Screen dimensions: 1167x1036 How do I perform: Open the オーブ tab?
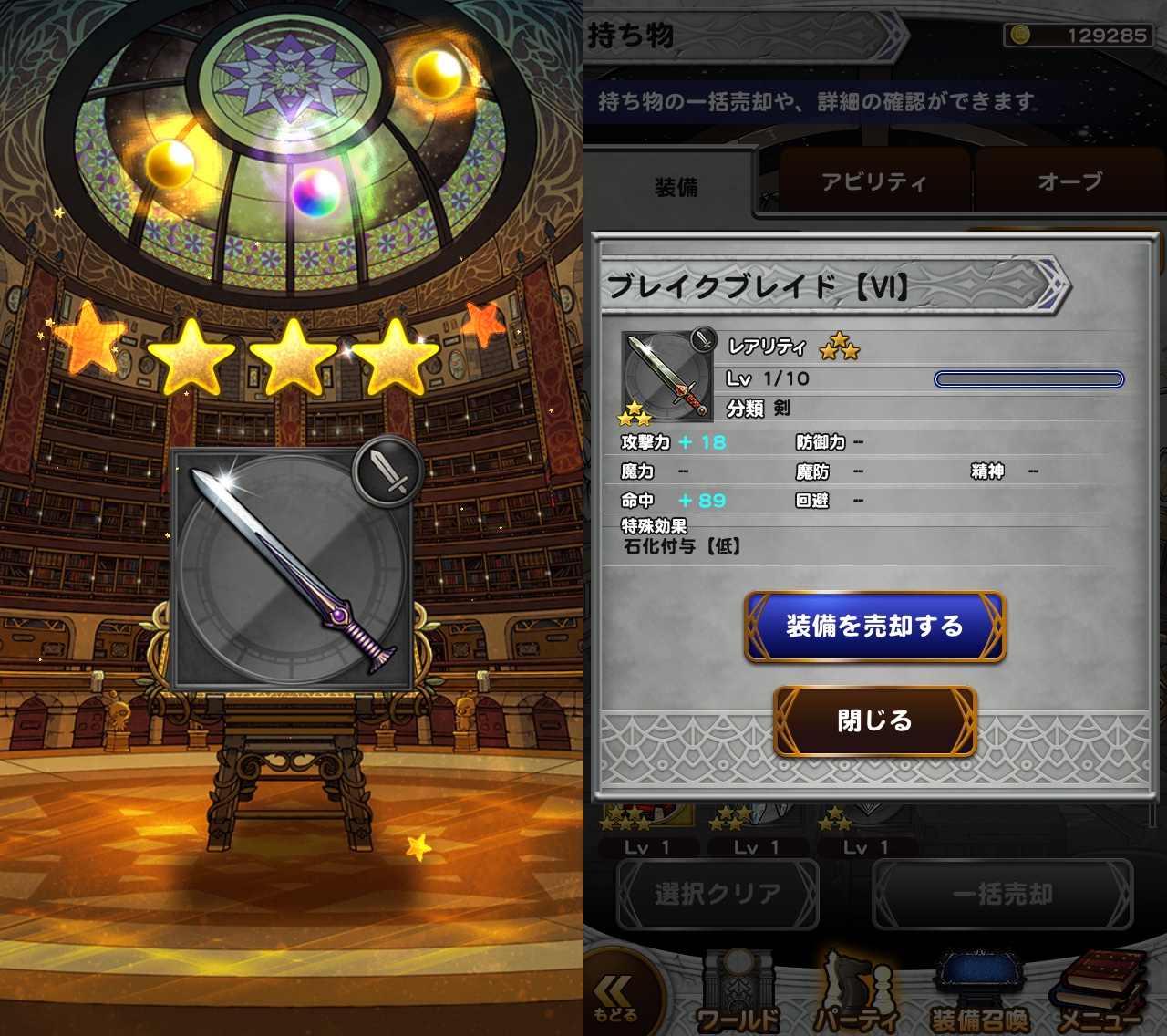(x=1069, y=182)
